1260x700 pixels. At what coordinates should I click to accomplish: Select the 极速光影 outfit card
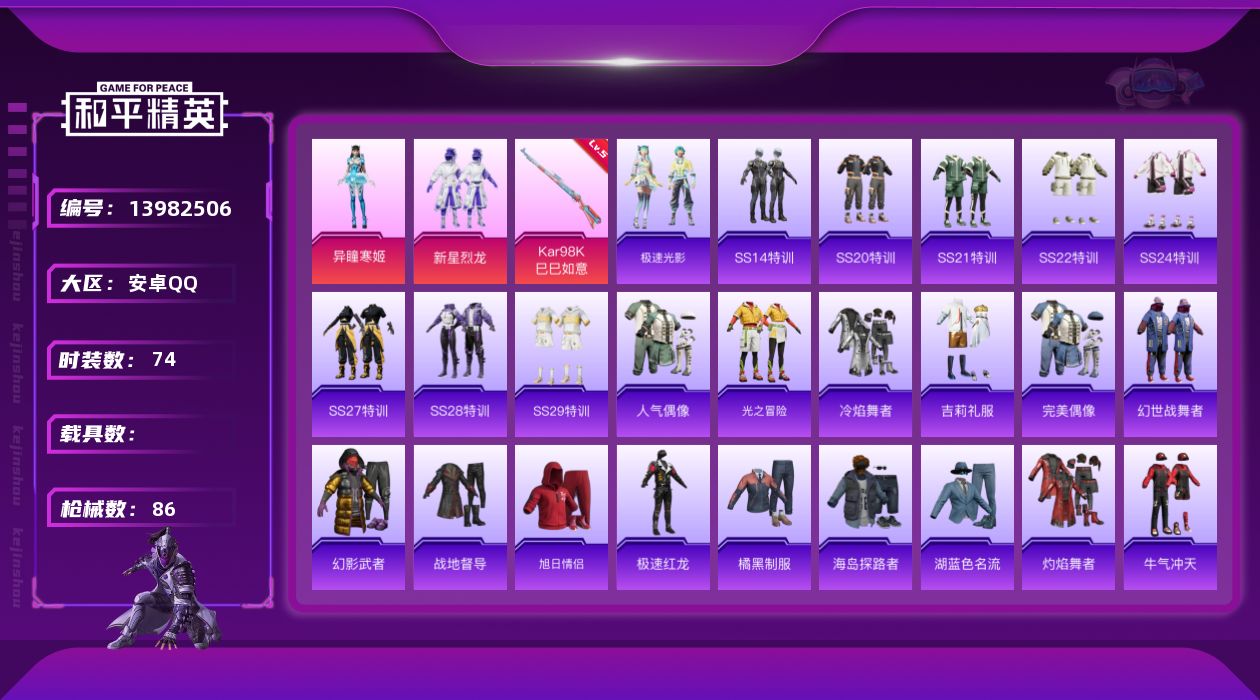tap(663, 211)
